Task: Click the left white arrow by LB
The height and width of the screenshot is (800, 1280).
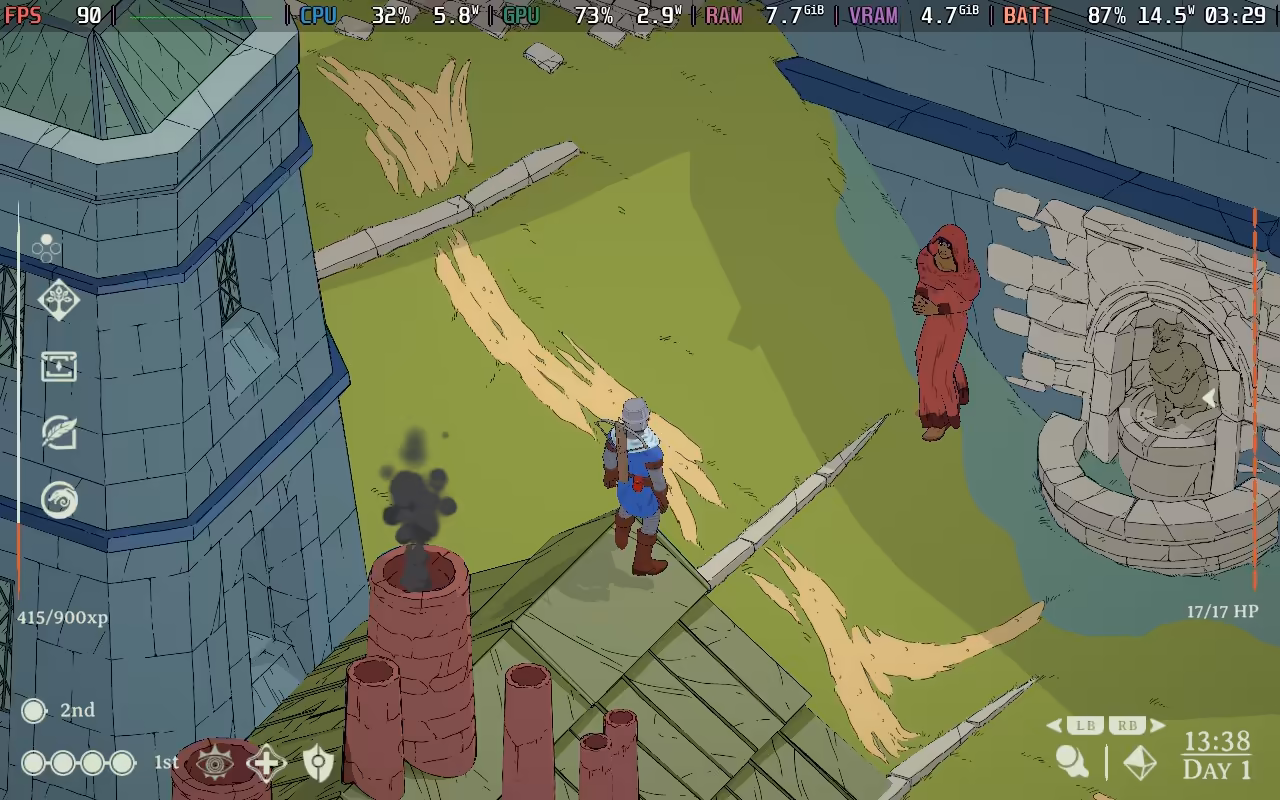Action: (x=1054, y=726)
